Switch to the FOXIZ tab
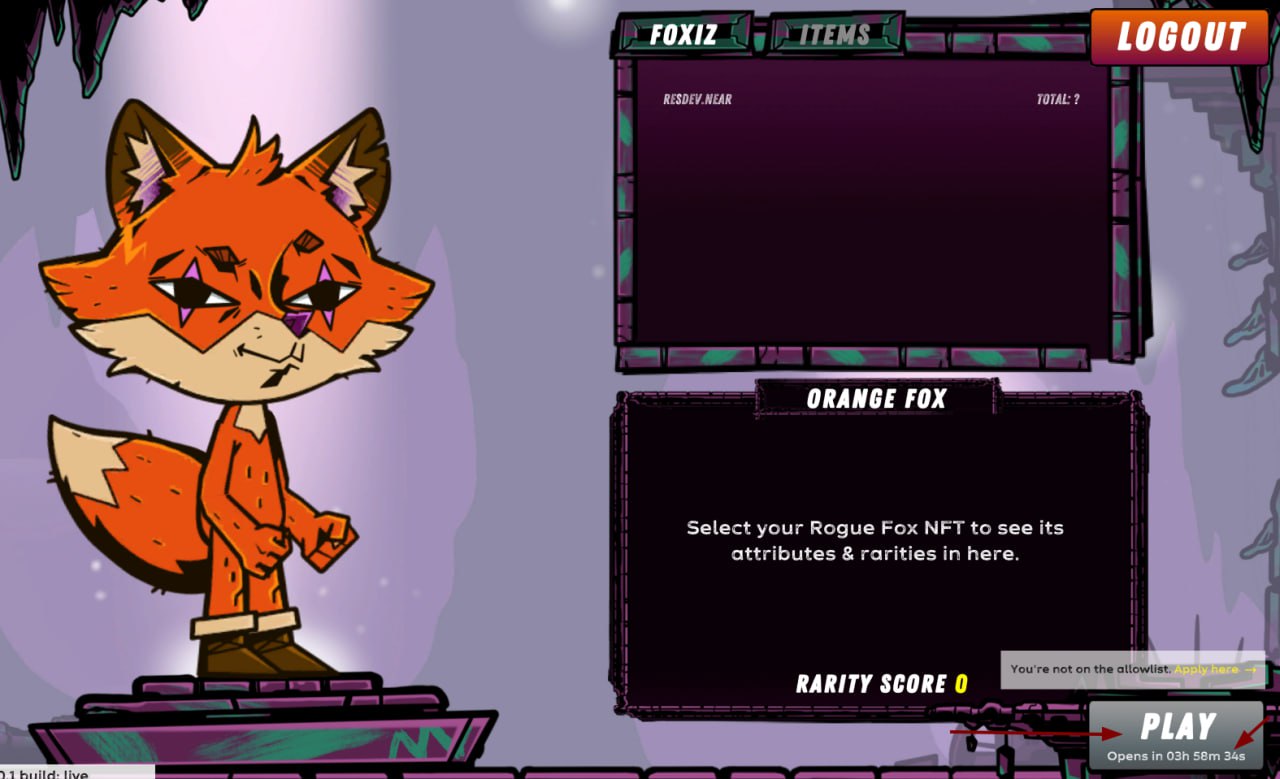The image size is (1280, 779). tap(683, 34)
